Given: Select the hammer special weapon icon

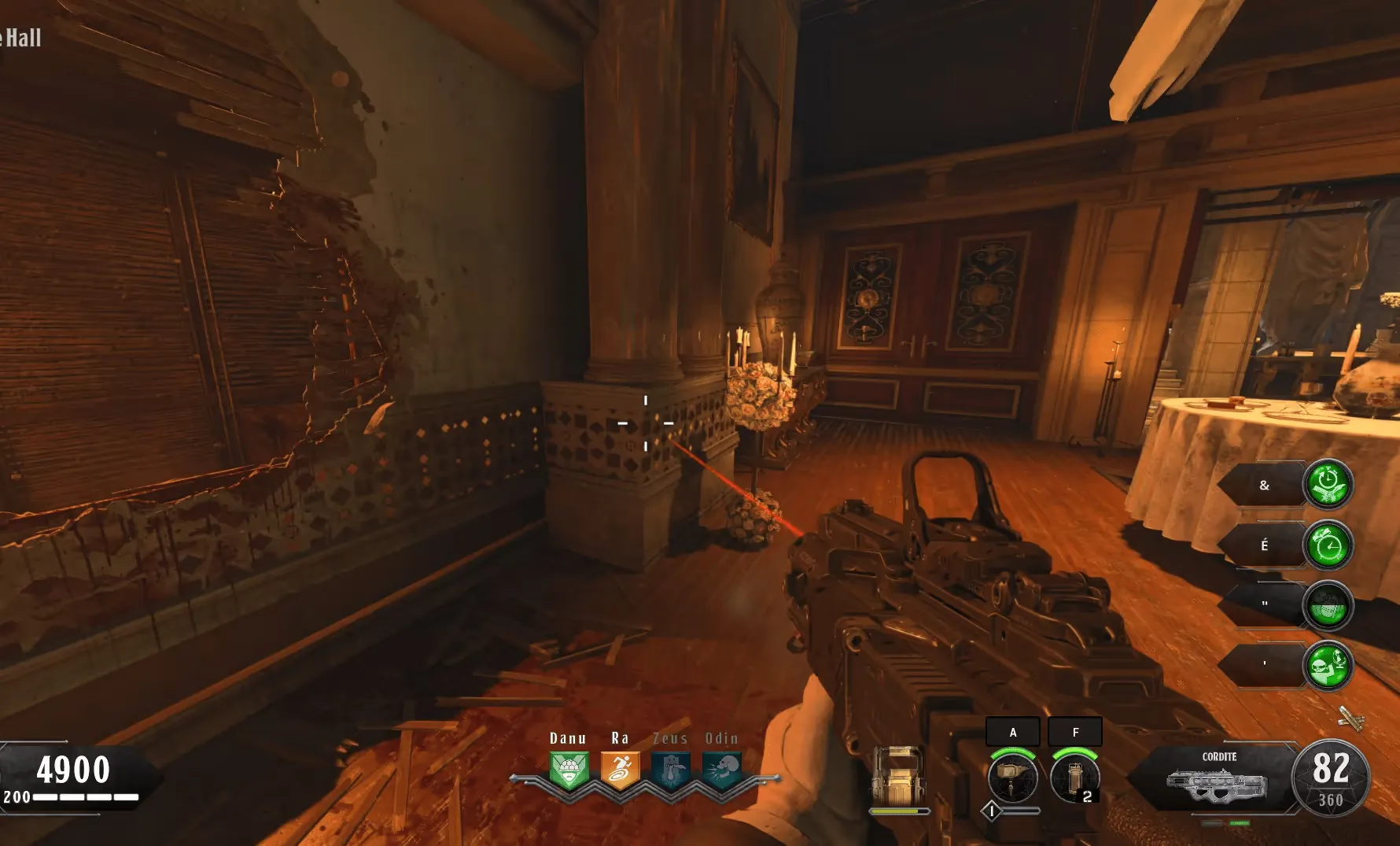Looking at the screenshot, I should pos(1012,776).
